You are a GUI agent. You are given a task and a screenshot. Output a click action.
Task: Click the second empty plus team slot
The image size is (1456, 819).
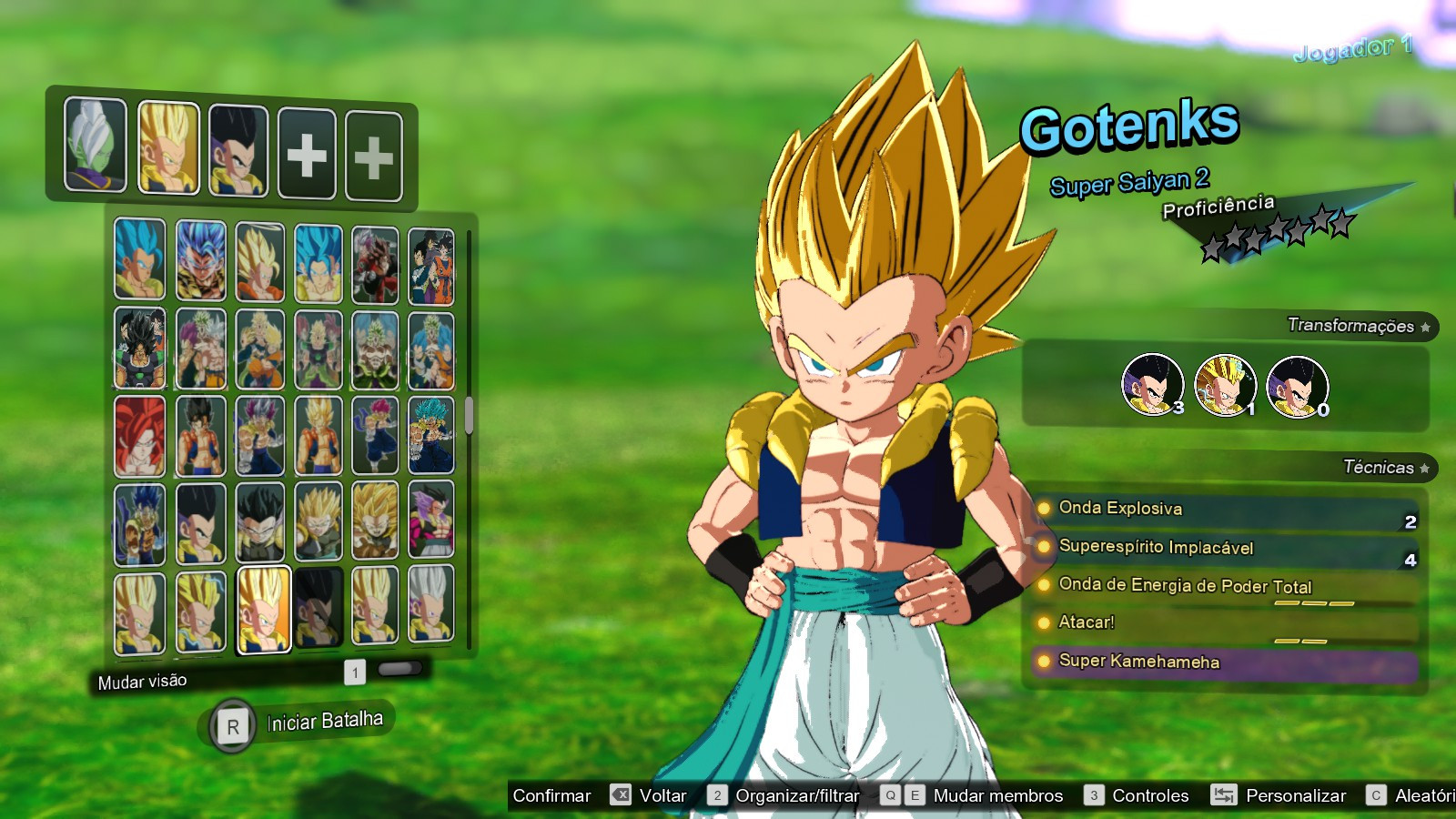coord(374,152)
